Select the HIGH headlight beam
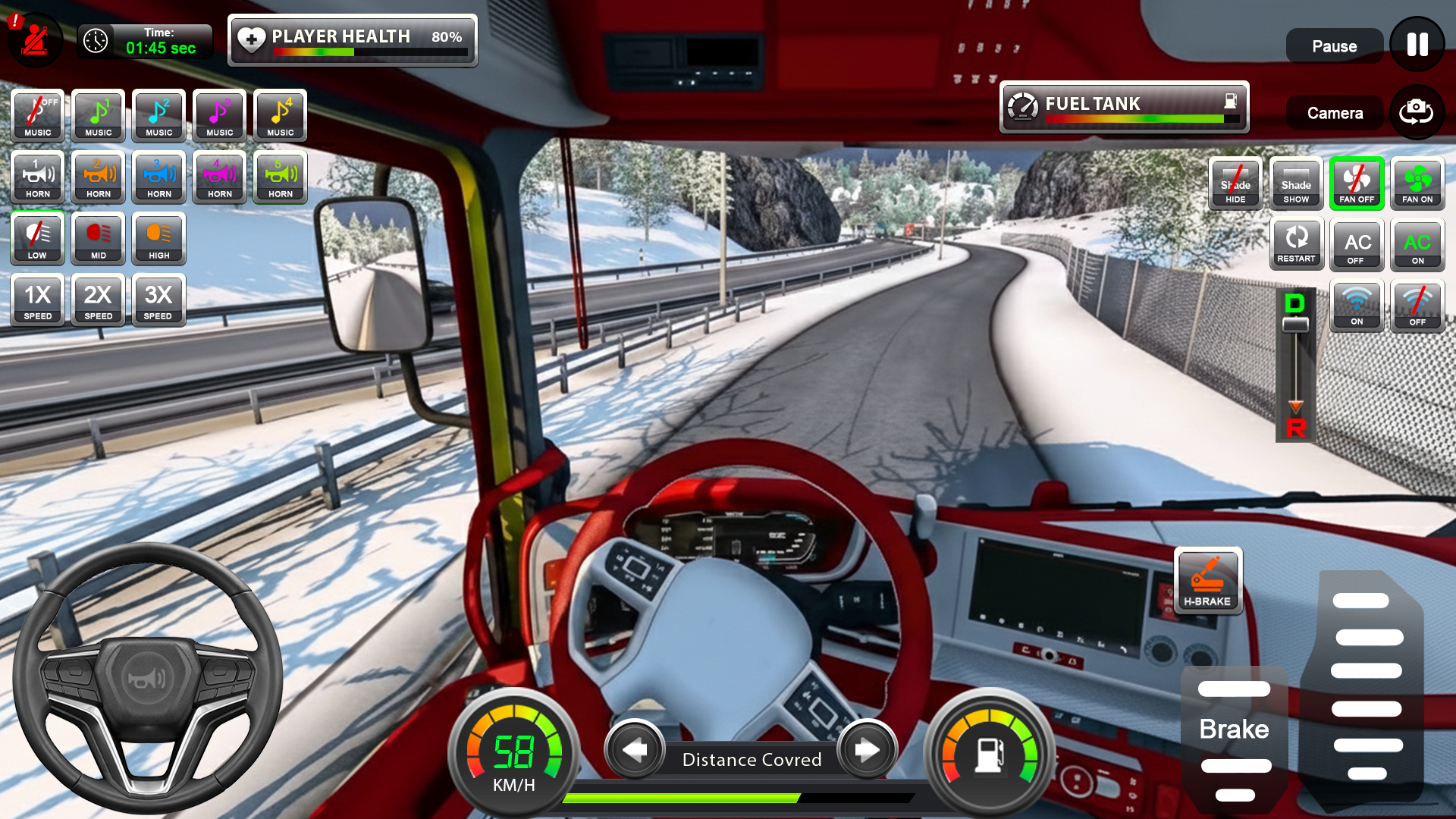The image size is (1456, 819). pyautogui.click(x=158, y=239)
